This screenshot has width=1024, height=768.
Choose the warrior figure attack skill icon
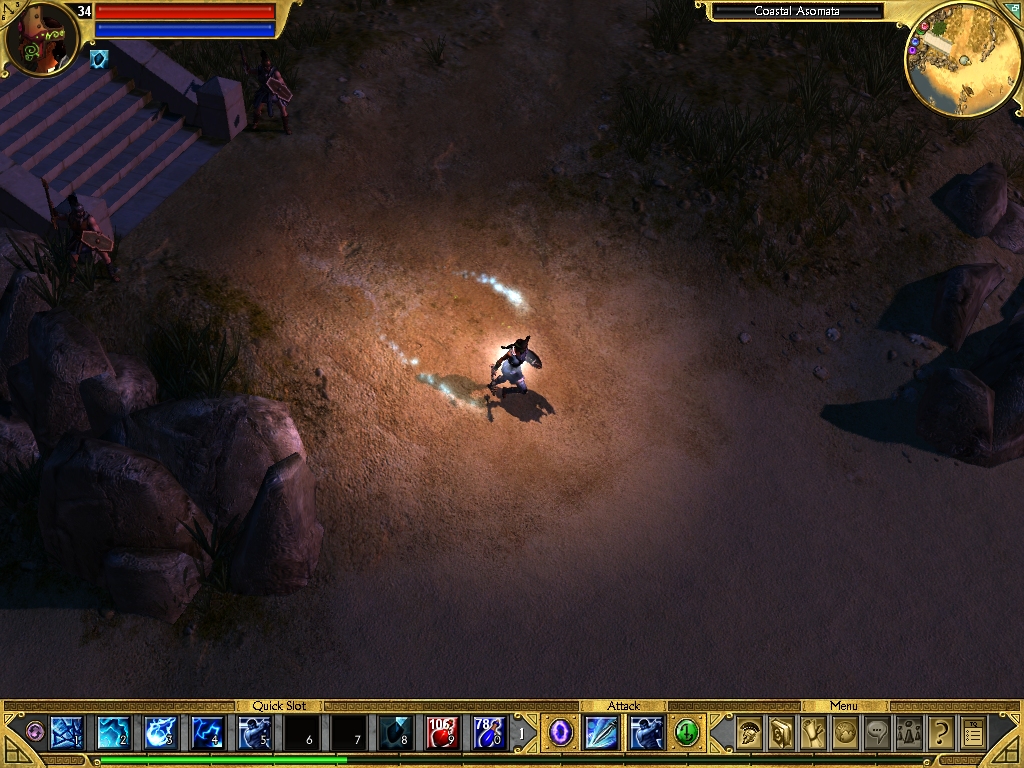point(646,733)
